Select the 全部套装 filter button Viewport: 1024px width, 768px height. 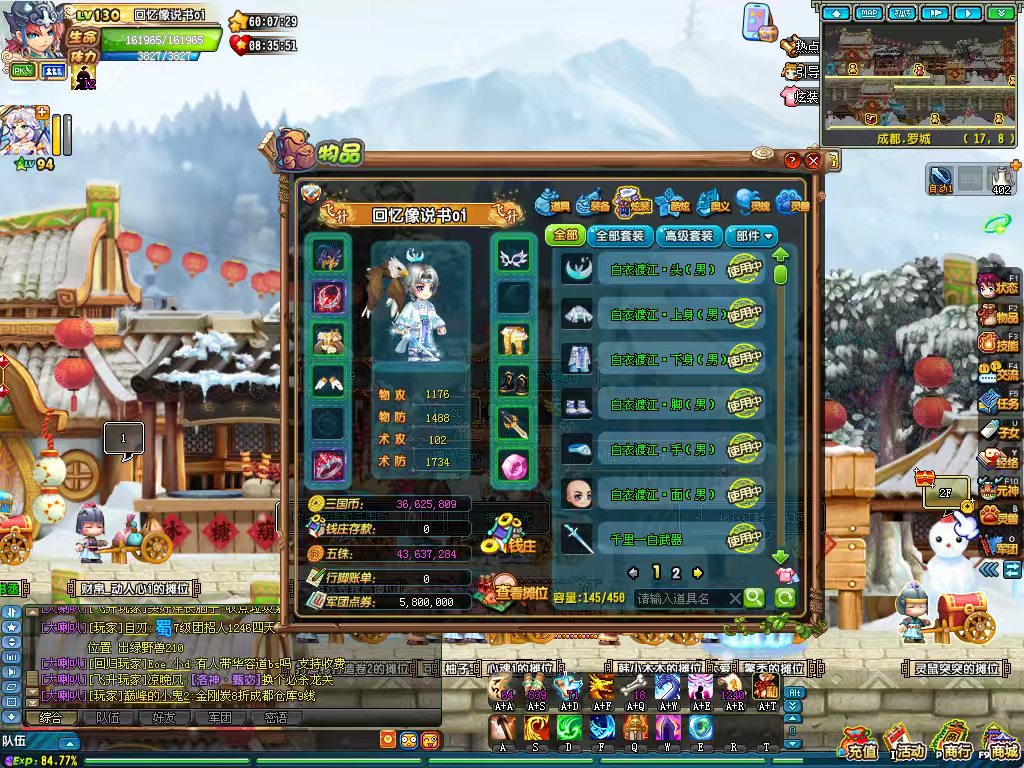coord(619,236)
